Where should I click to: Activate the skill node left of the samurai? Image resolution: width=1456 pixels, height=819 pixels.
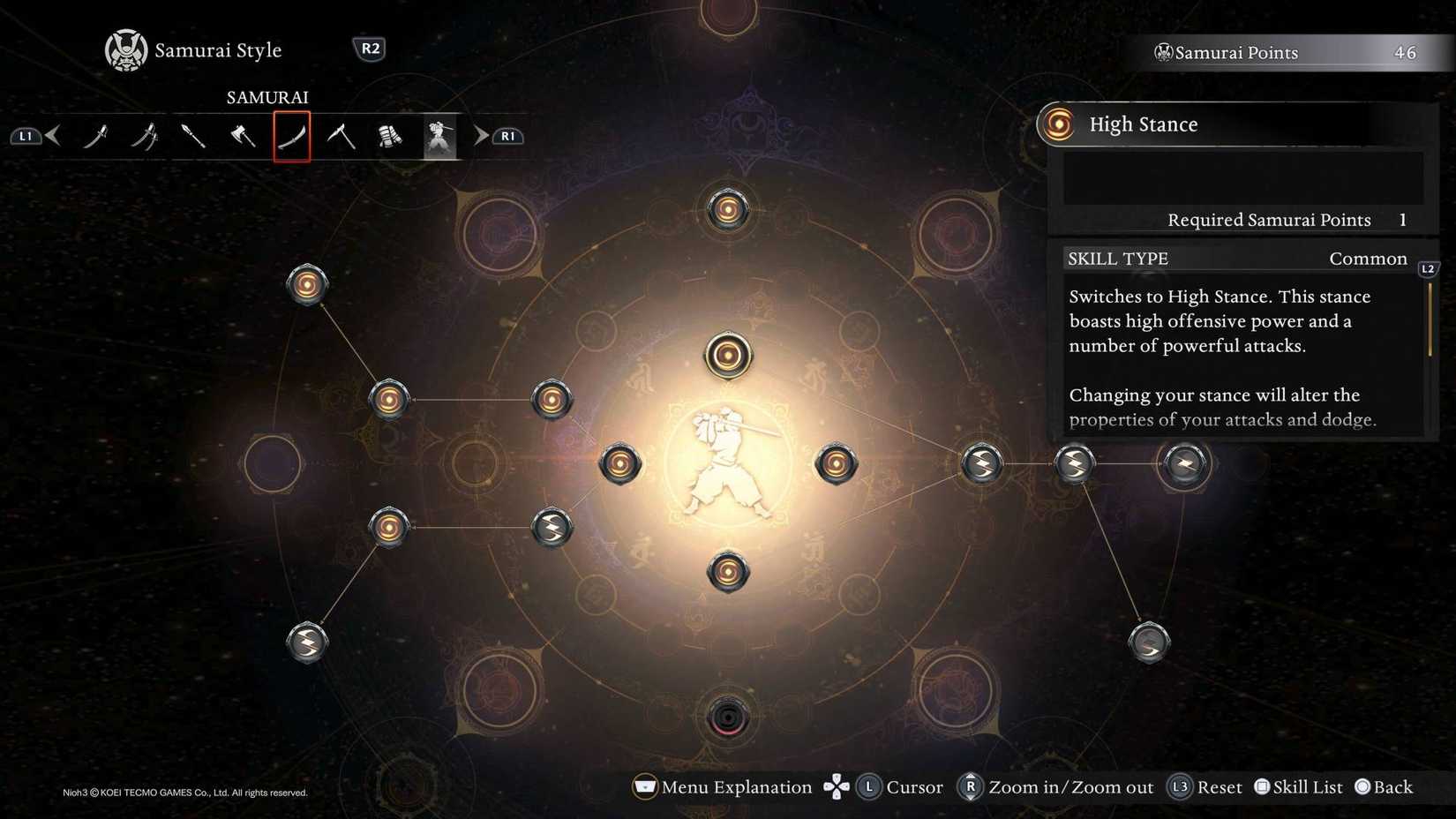coord(620,462)
